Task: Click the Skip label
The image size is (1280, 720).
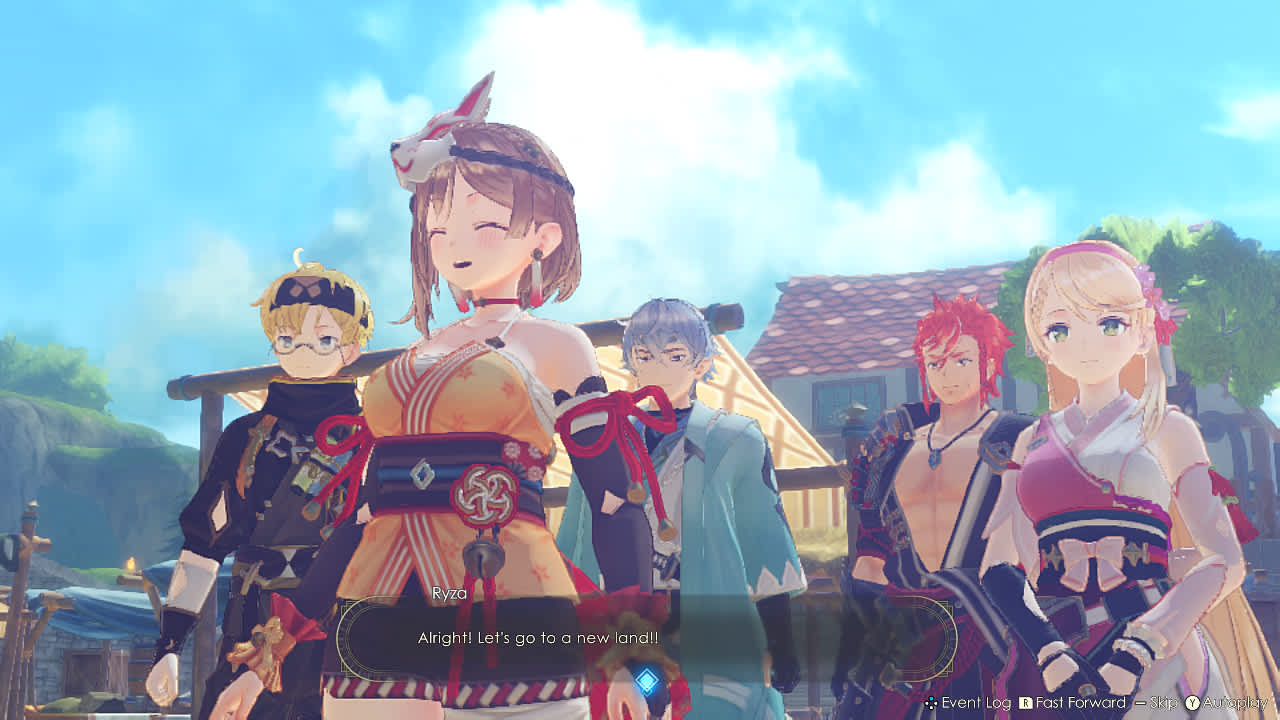Action: coord(1163,702)
